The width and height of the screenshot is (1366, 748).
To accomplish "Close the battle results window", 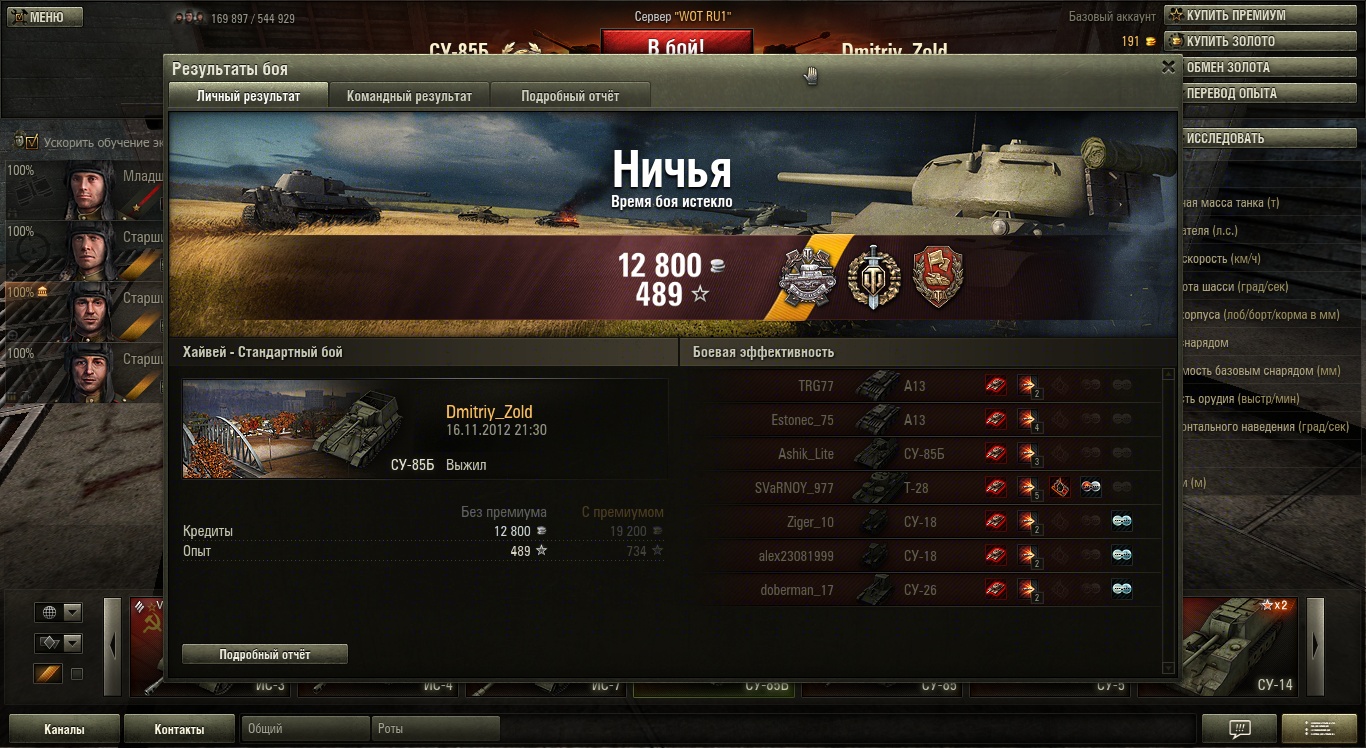I will (x=1168, y=67).
